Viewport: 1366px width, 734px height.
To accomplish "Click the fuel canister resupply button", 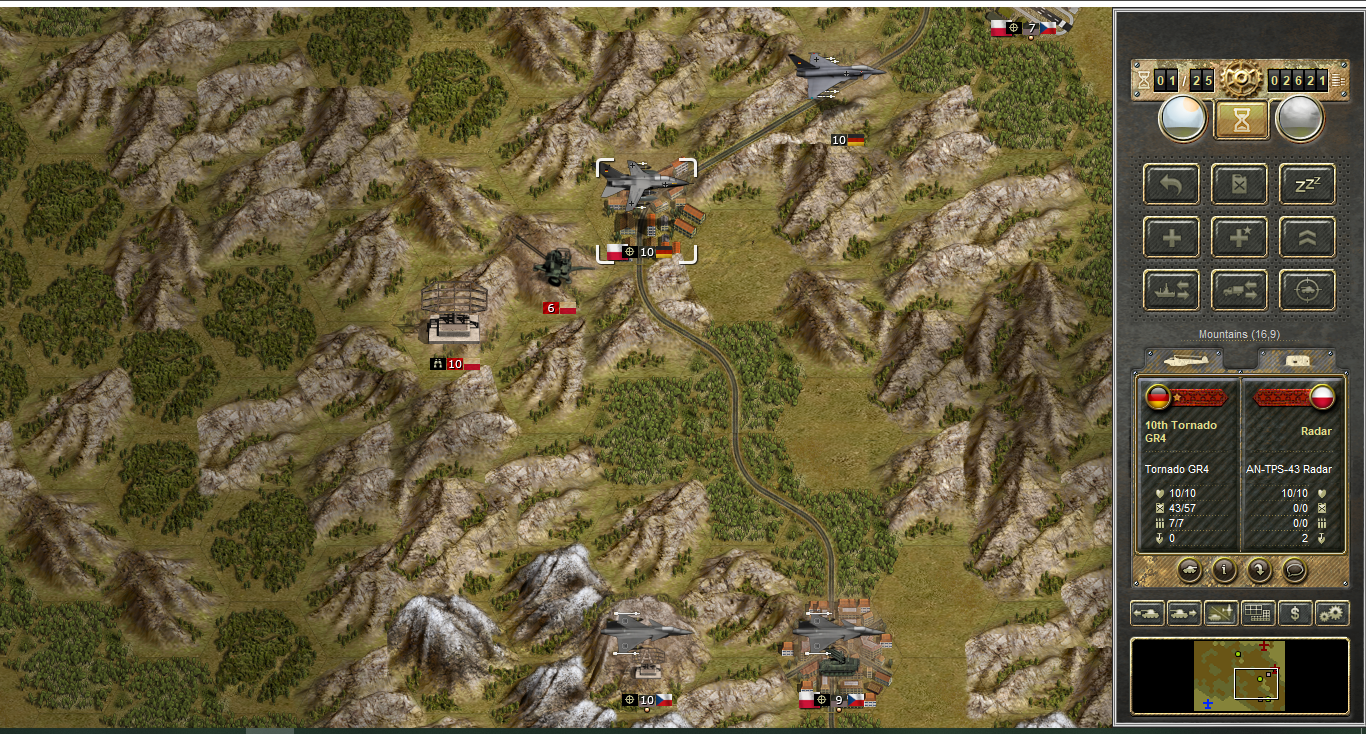I will point(1239,184).
